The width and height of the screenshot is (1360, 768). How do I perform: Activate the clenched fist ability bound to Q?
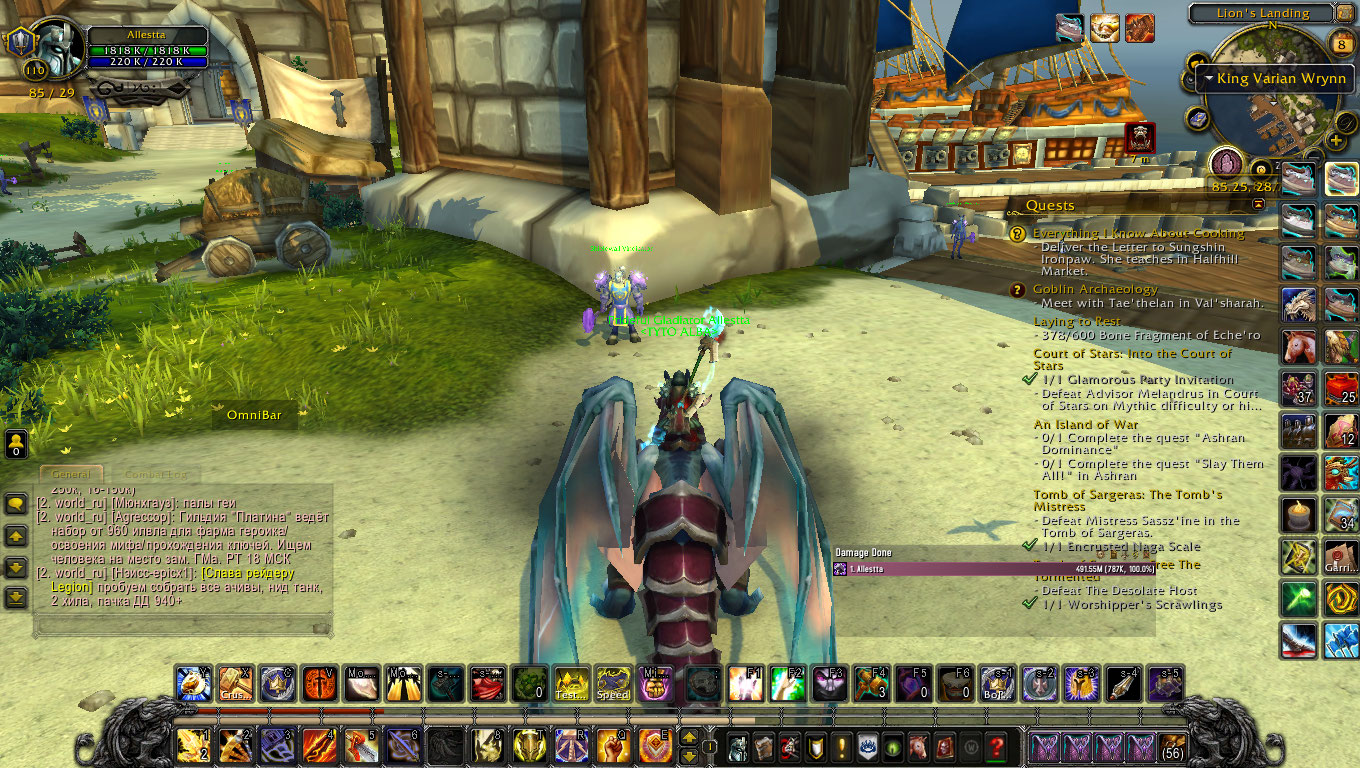[612, 746]
